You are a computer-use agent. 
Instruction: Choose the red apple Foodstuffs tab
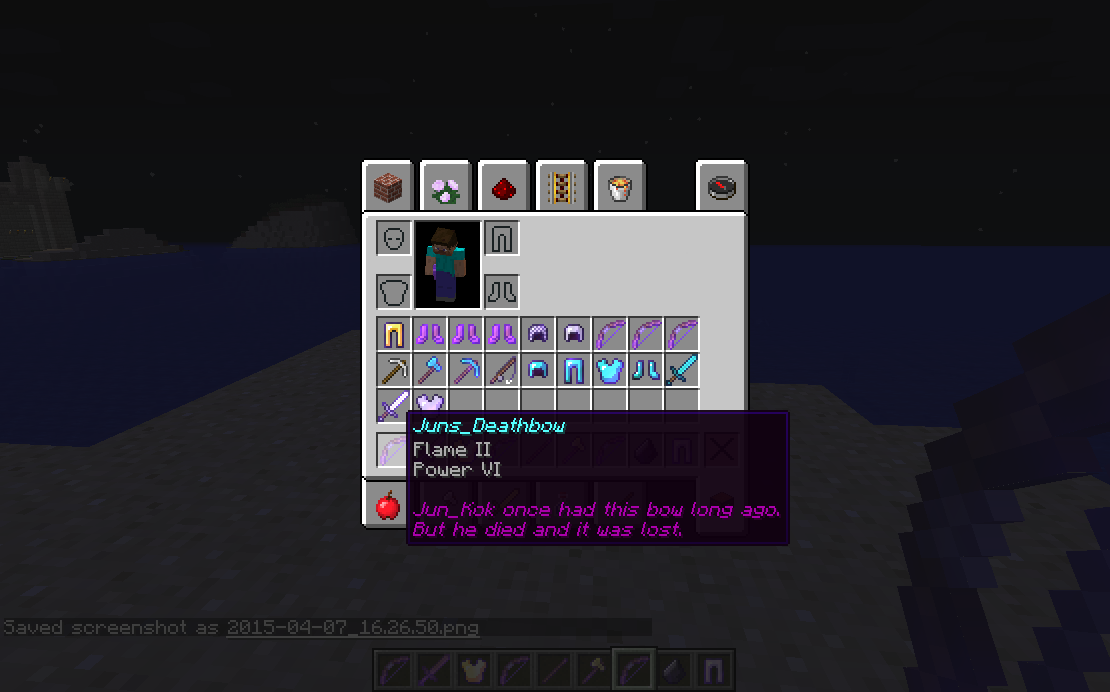point(388,505)
